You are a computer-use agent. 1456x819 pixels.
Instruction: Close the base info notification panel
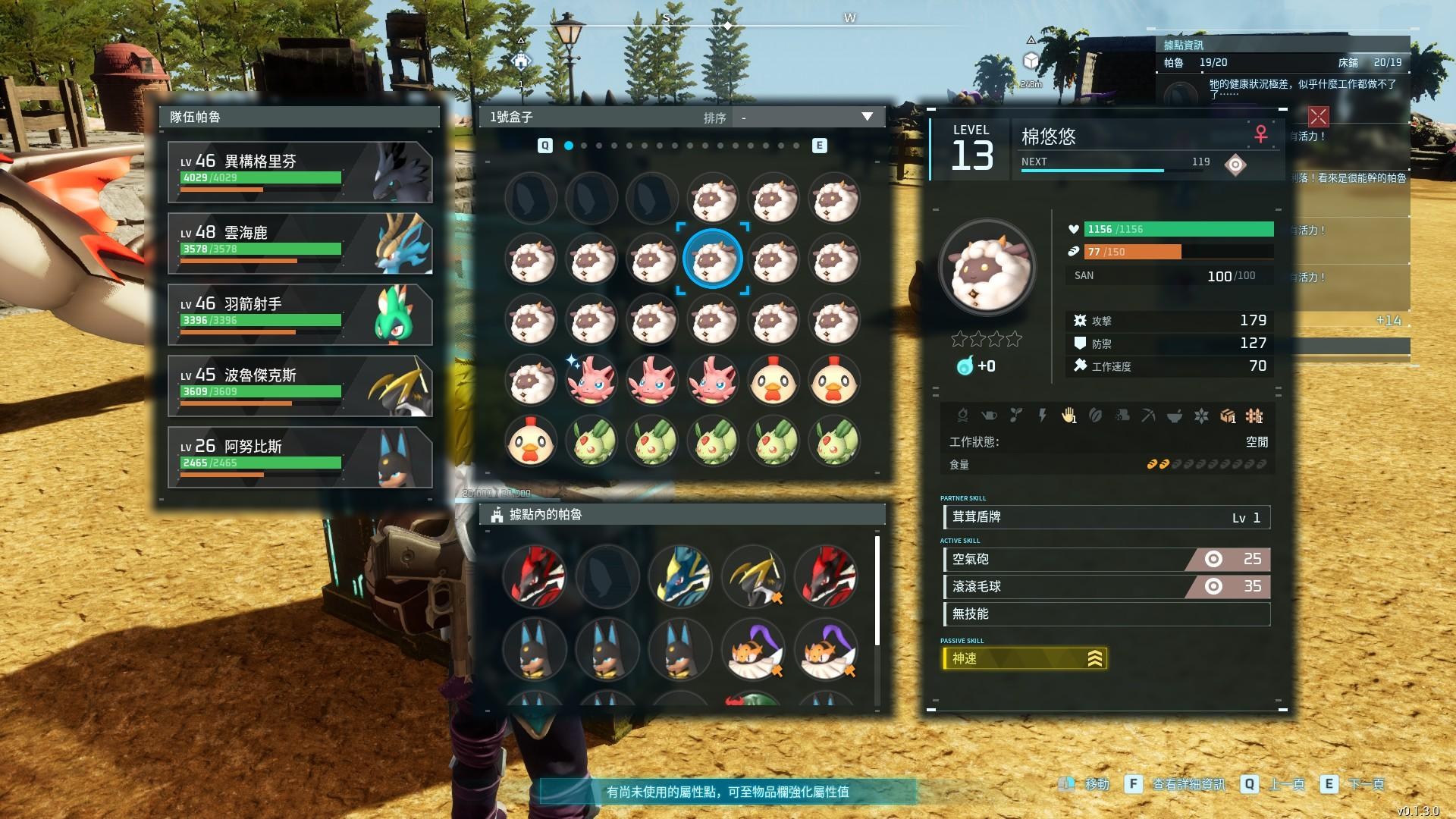[1318, 117]
